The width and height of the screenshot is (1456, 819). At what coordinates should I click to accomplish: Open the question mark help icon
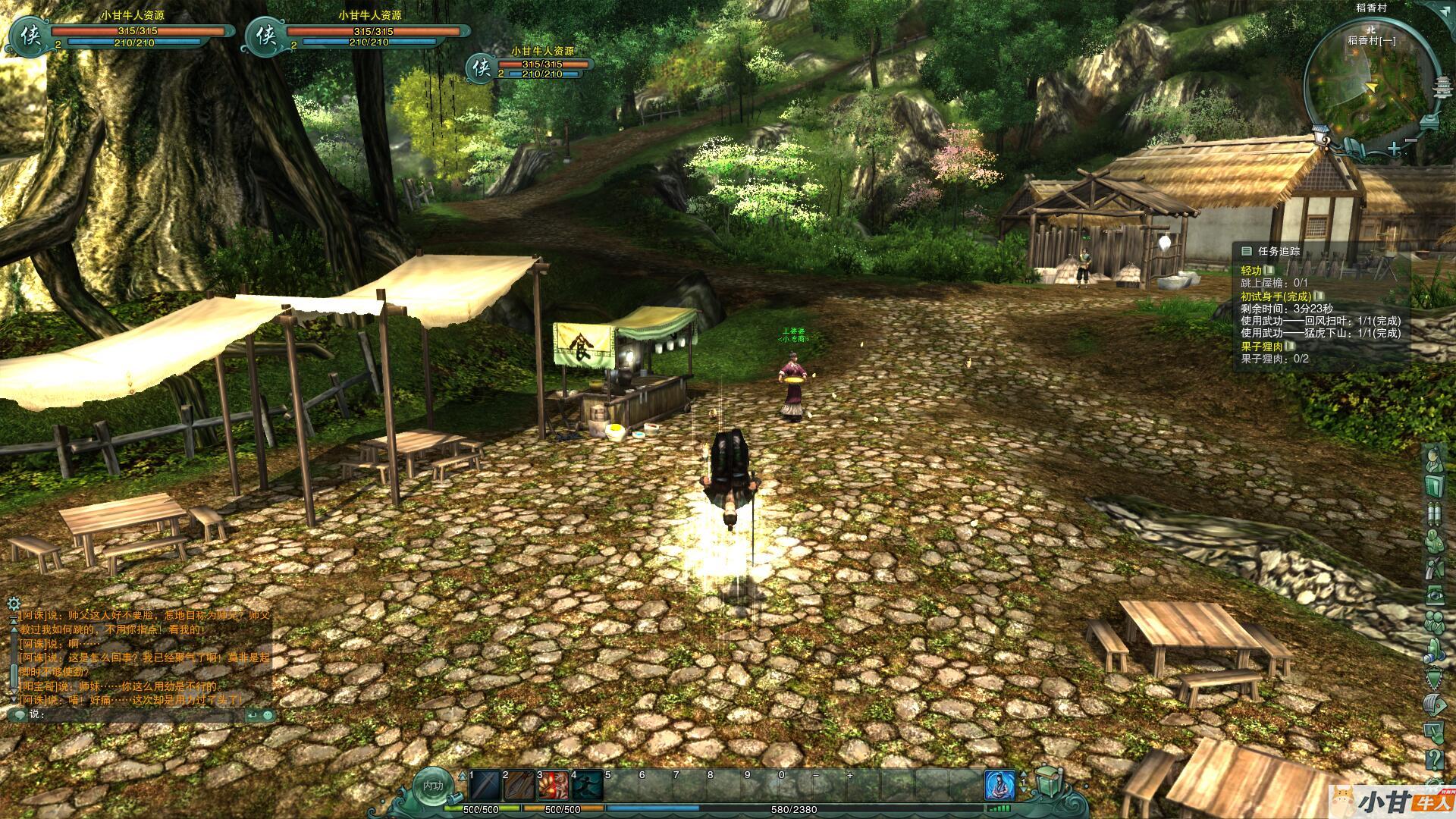(1433, 758)
